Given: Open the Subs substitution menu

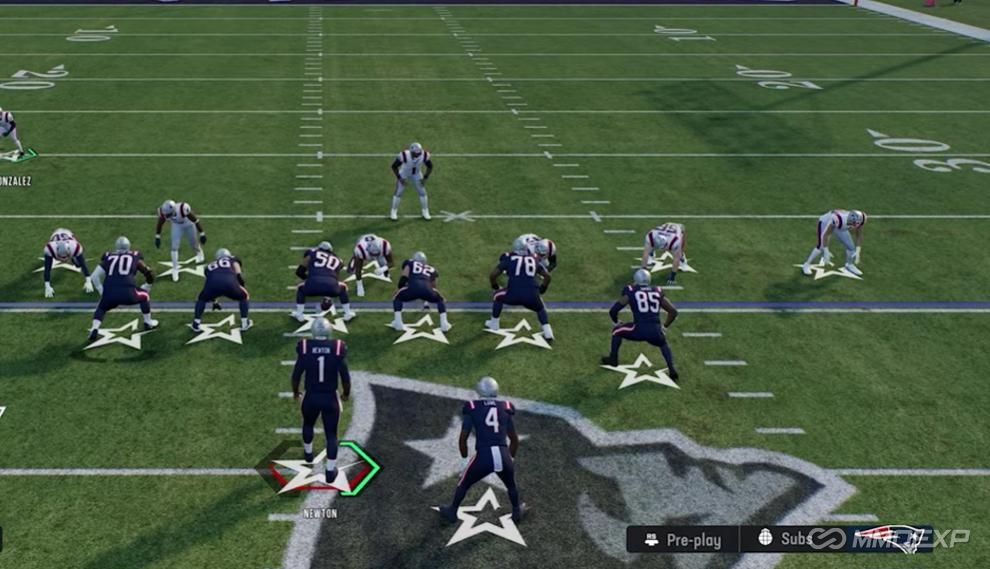Looking at the screenshot, I should click(x=785, y=539).
